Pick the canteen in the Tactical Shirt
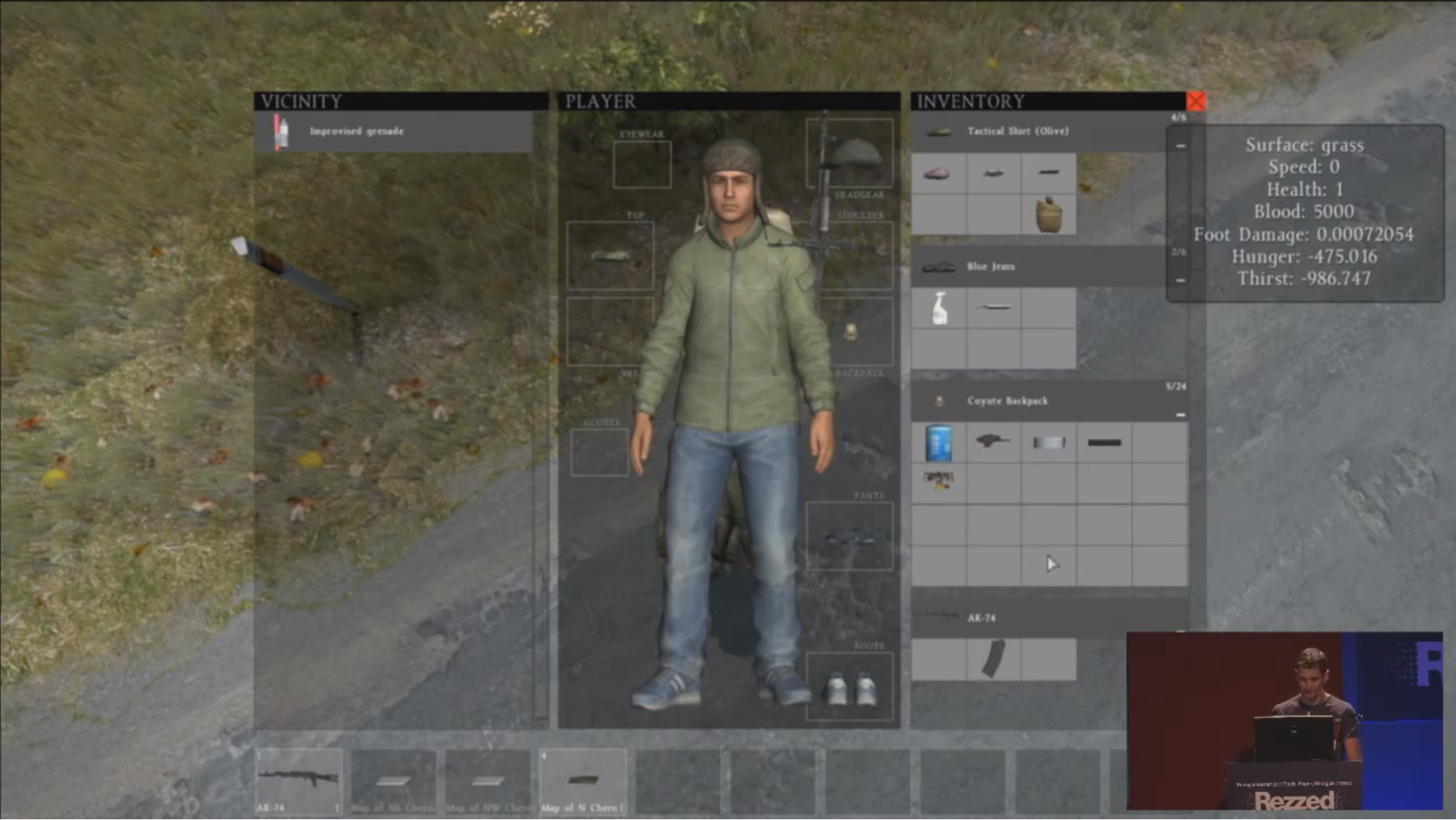Viewport: 1456px width, 820px height. pos(1048,215)
